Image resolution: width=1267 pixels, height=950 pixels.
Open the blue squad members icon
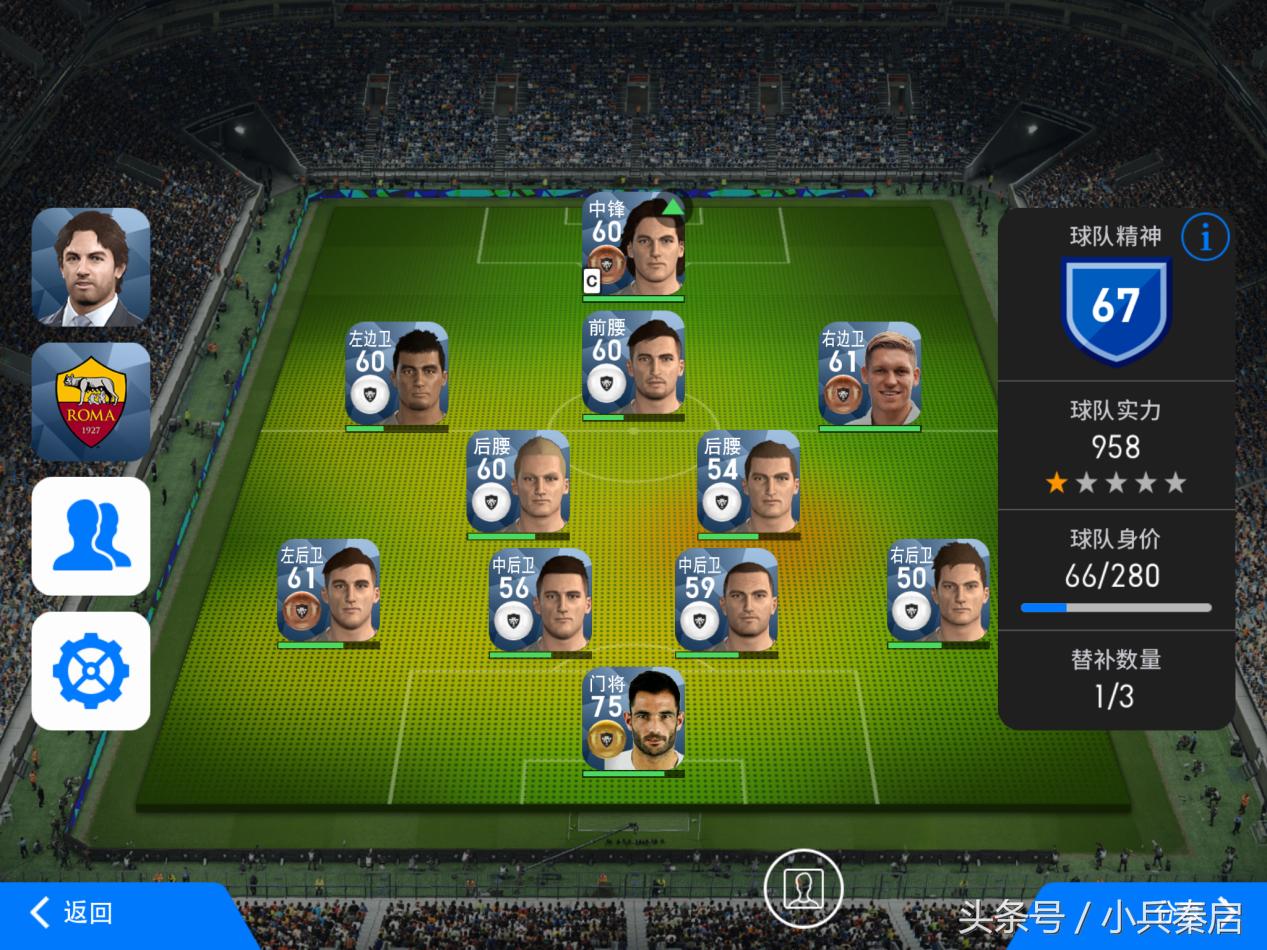91,536
